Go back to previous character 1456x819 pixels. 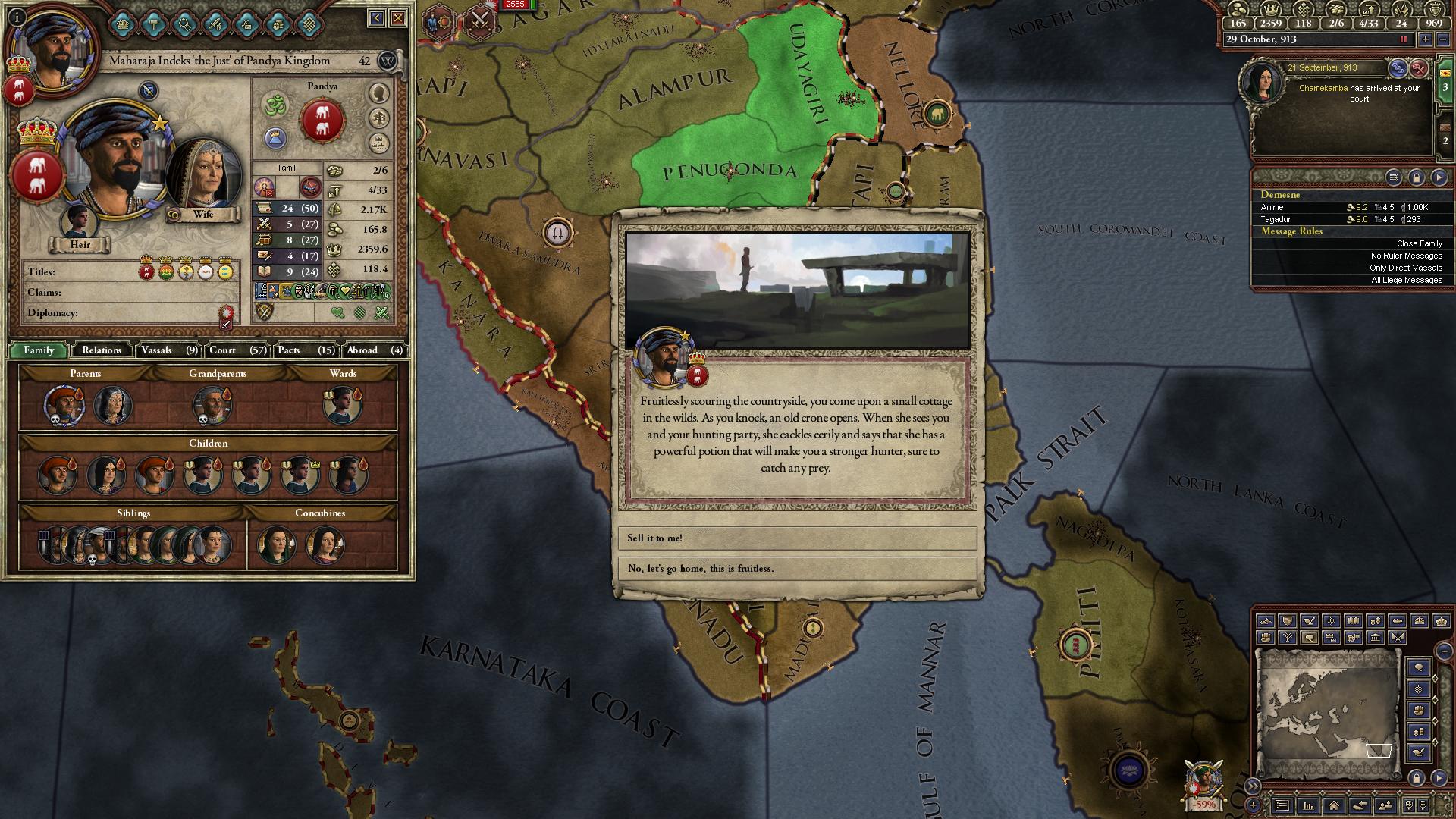[376, 18]
